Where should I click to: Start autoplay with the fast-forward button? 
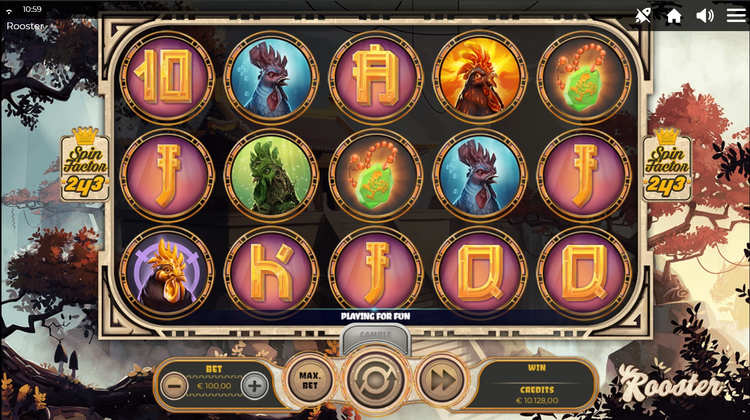[x=438, y=380]
